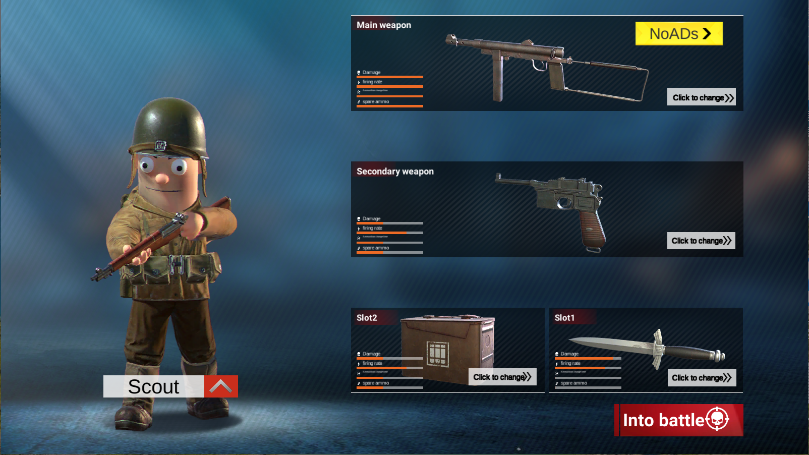
Task: Select the secondary weapon pistol image
Action: [550, 207]
